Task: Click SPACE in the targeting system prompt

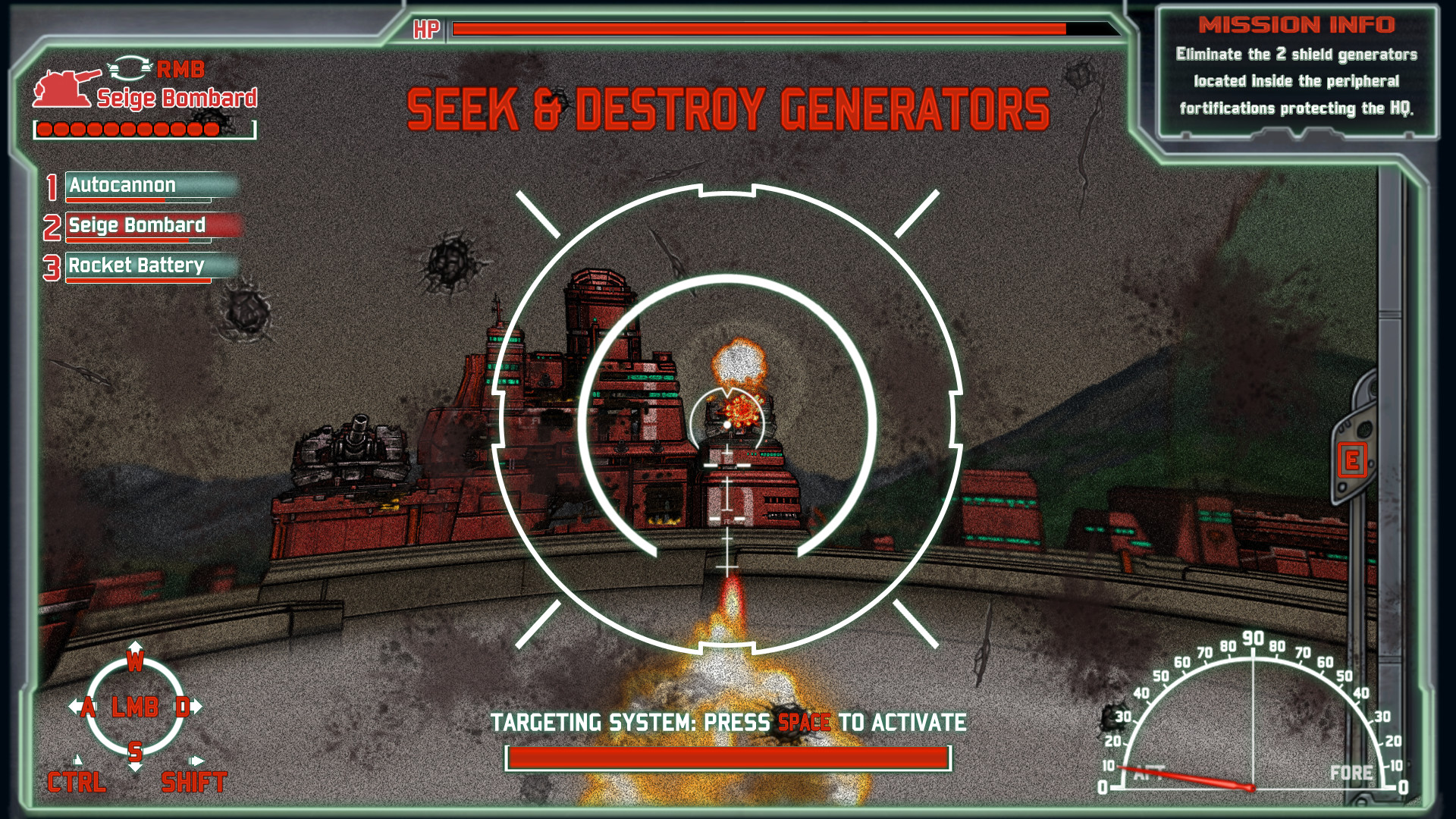Action: [x=804, y=723]
